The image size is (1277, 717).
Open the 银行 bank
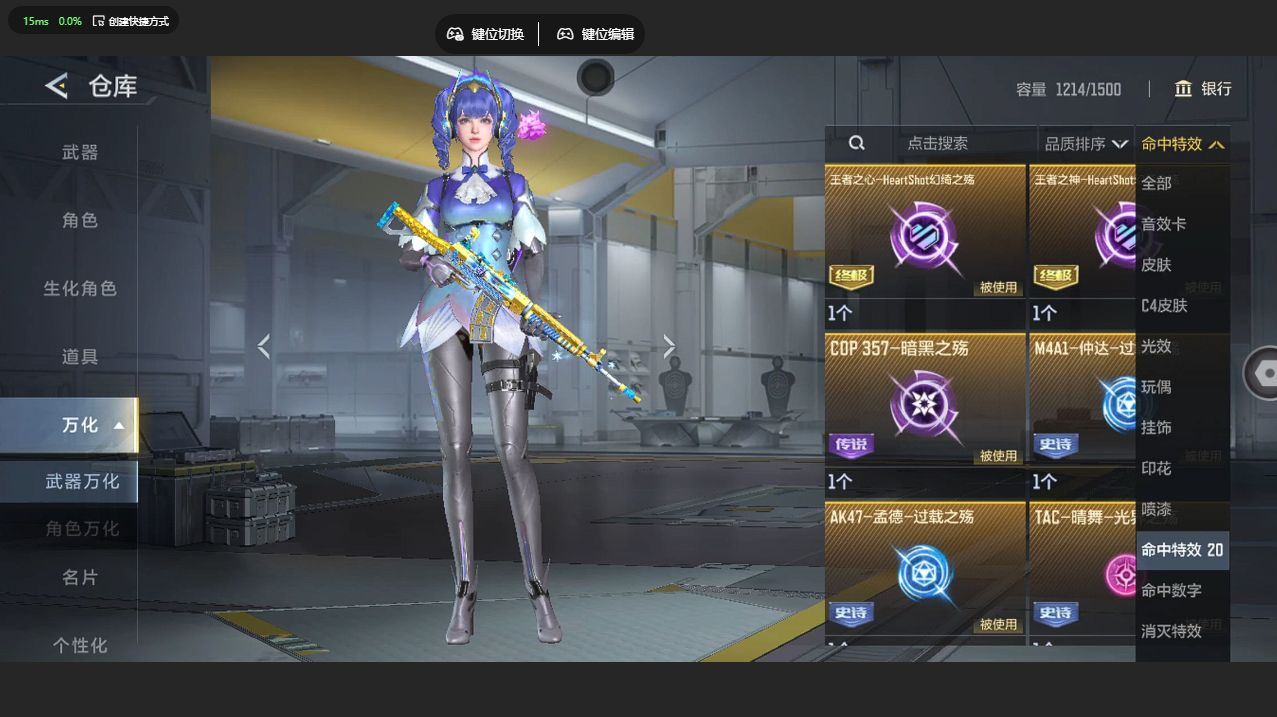[x=1203, y=89]
